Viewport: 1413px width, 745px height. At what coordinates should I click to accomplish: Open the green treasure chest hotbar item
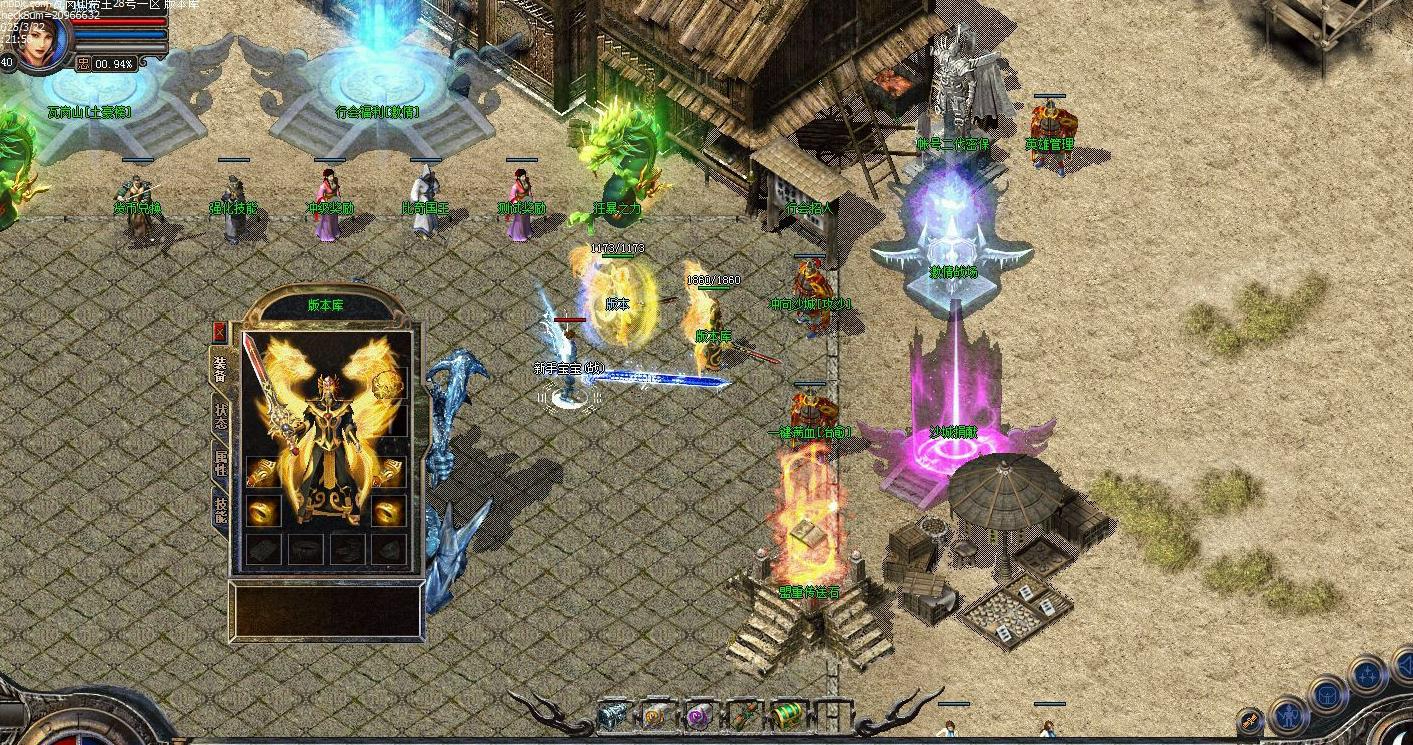point(787,716)
